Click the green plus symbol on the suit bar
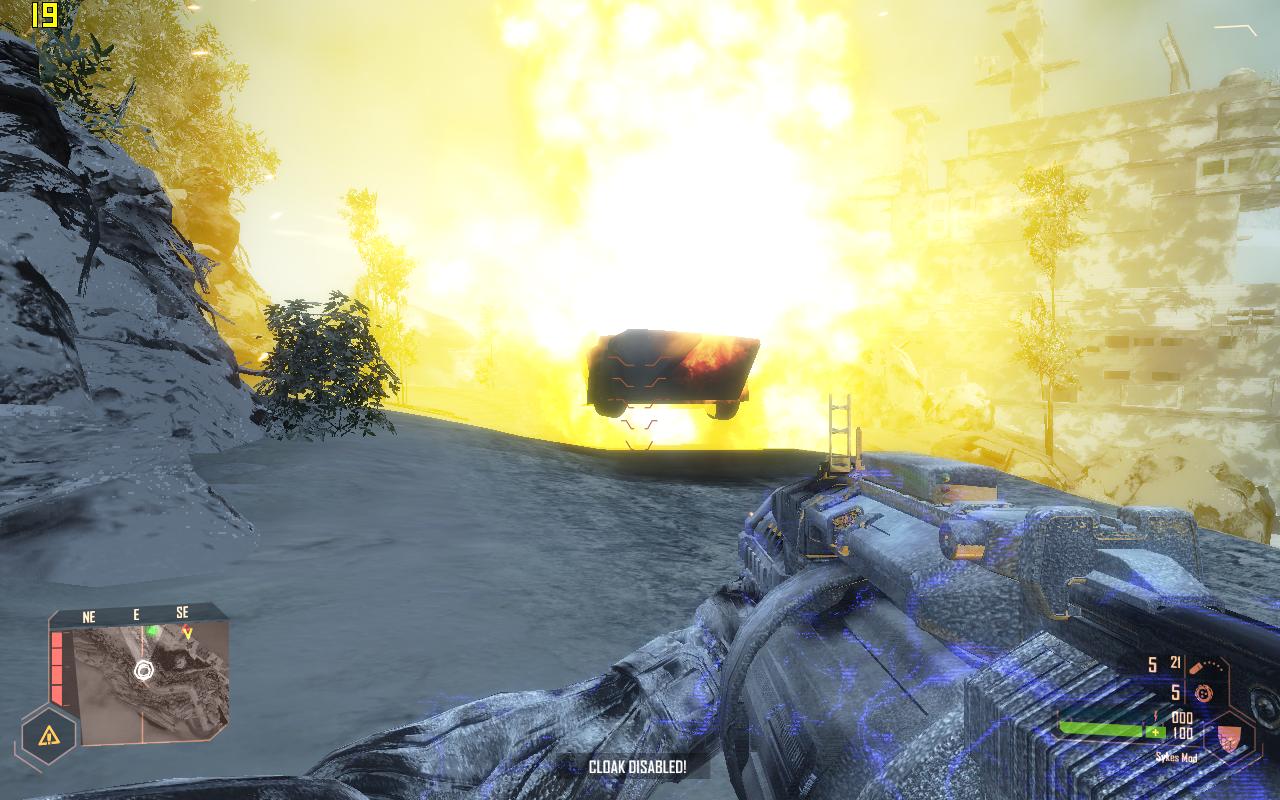This screenshot has width=1280, height=800. click(x=1156, y=732)
